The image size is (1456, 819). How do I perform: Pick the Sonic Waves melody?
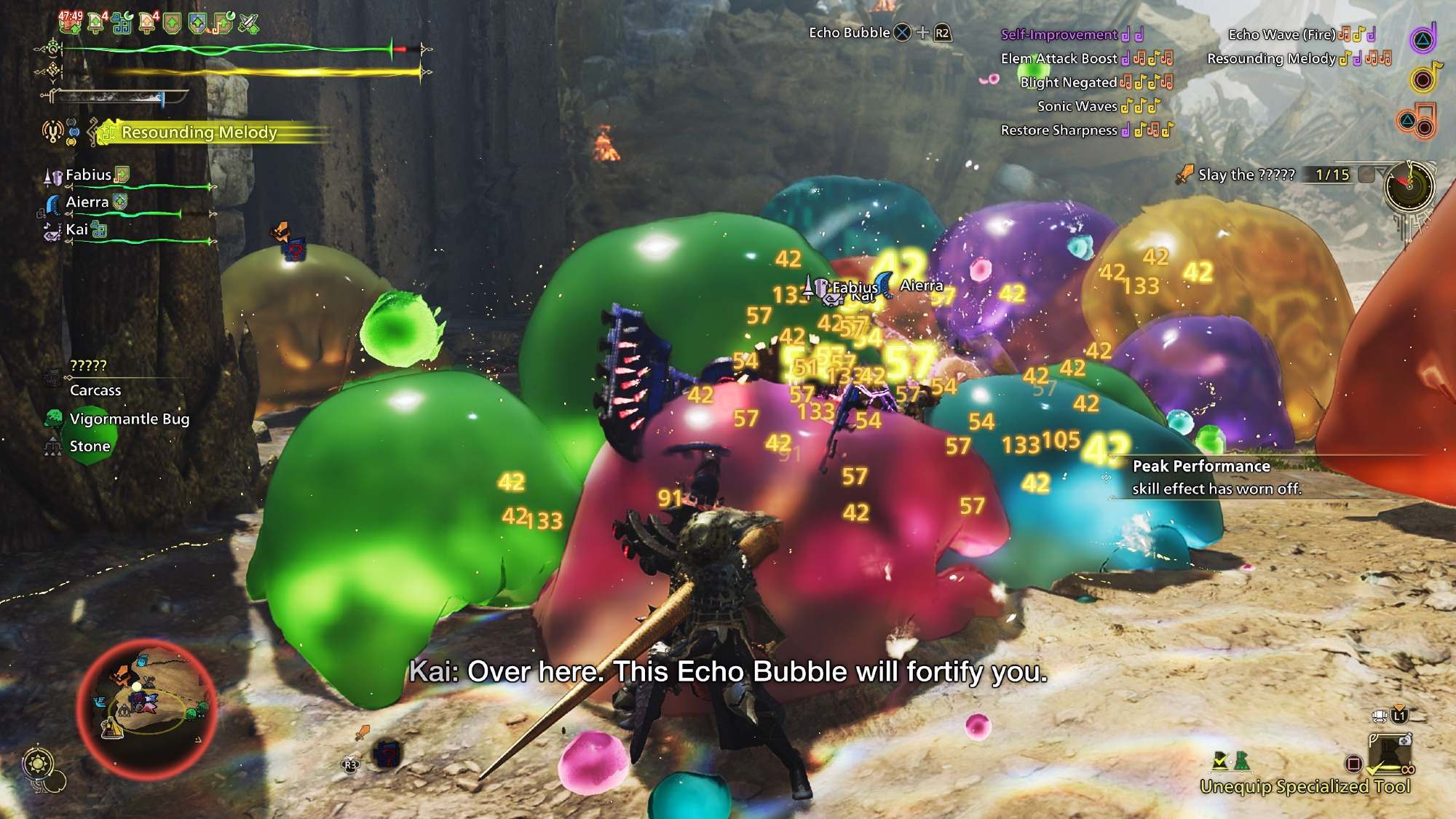click(x=1077, y=106)
